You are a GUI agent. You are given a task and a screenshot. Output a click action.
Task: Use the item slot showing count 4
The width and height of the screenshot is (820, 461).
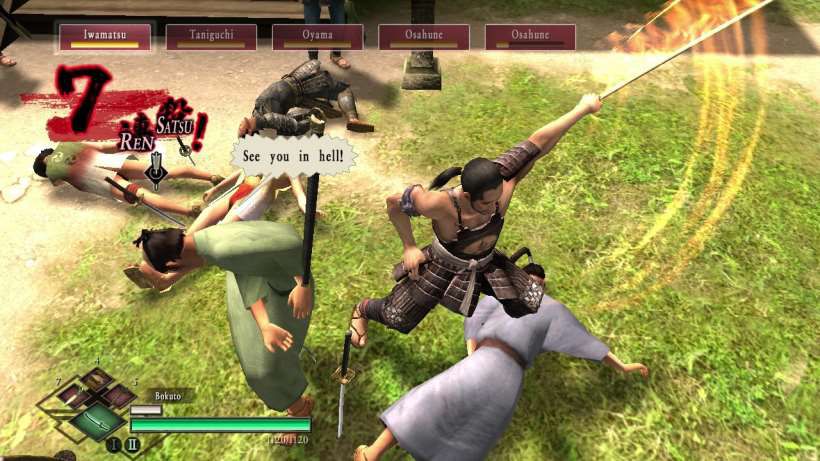[97, 378]
